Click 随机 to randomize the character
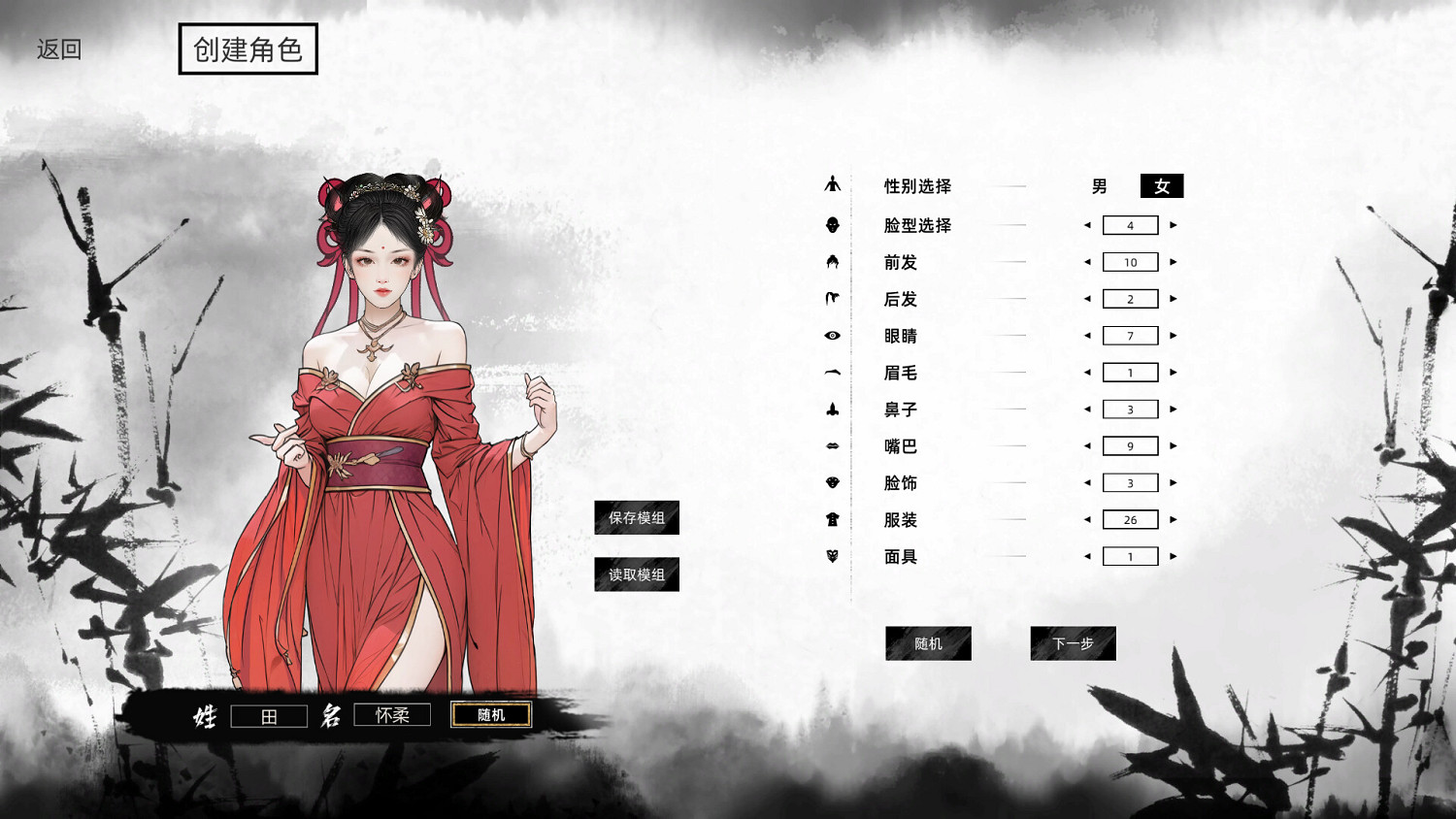This screenshot has width=1456, height=819. pos(927,643)
